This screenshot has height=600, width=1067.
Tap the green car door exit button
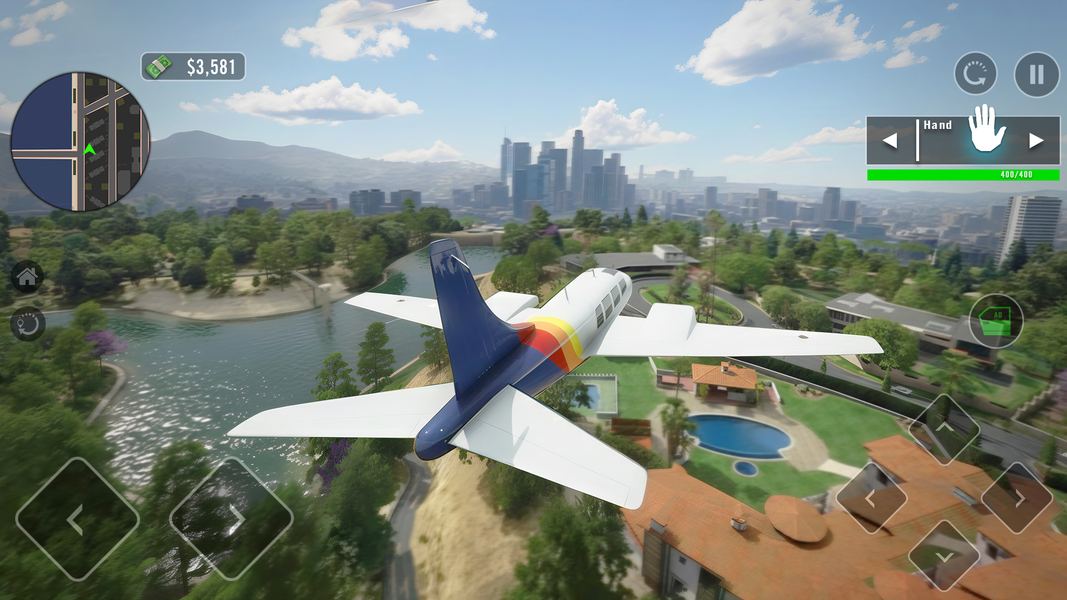pyautogui.click(x=996, y=321)
